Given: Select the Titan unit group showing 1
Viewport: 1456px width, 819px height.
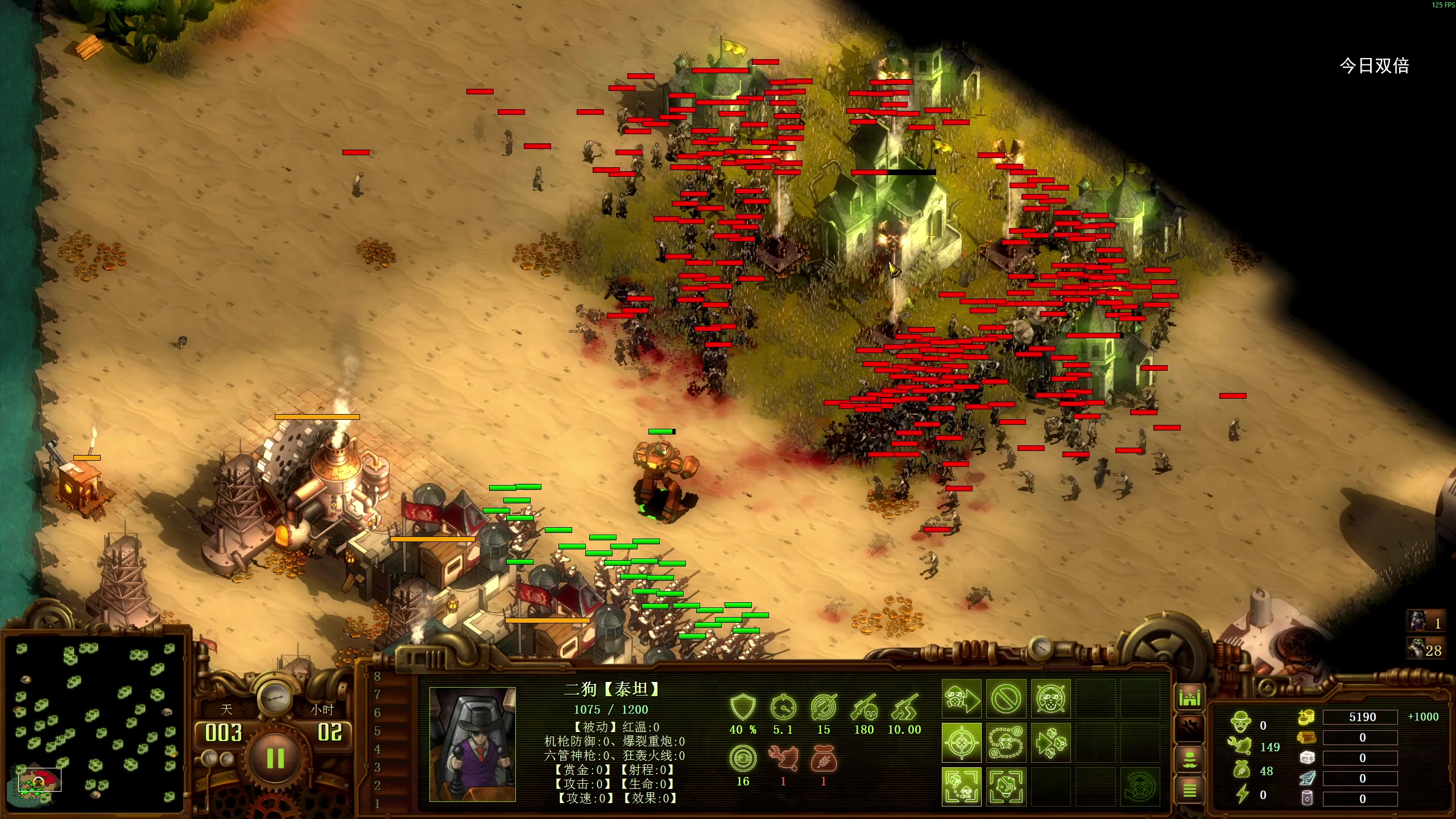Looking at the screenshot, I should (1426, 622).
